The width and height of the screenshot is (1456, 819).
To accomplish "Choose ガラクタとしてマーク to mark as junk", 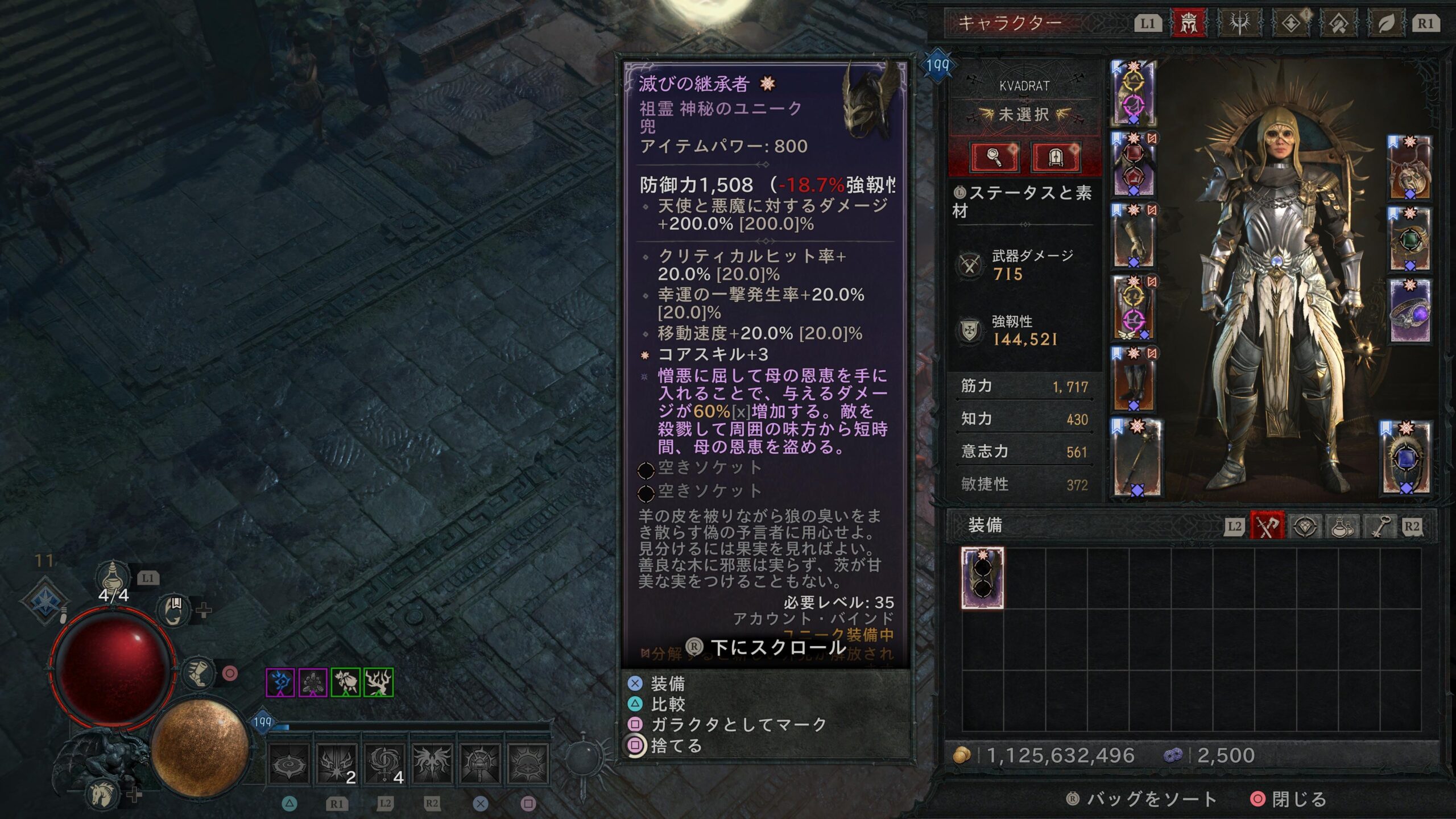I will 738,725.
